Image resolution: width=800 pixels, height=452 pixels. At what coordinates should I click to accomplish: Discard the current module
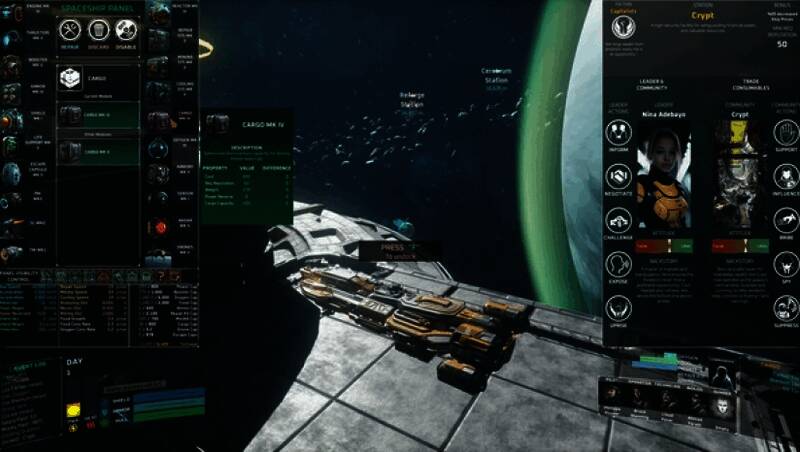pyautogui.click(x=98, y=31)
